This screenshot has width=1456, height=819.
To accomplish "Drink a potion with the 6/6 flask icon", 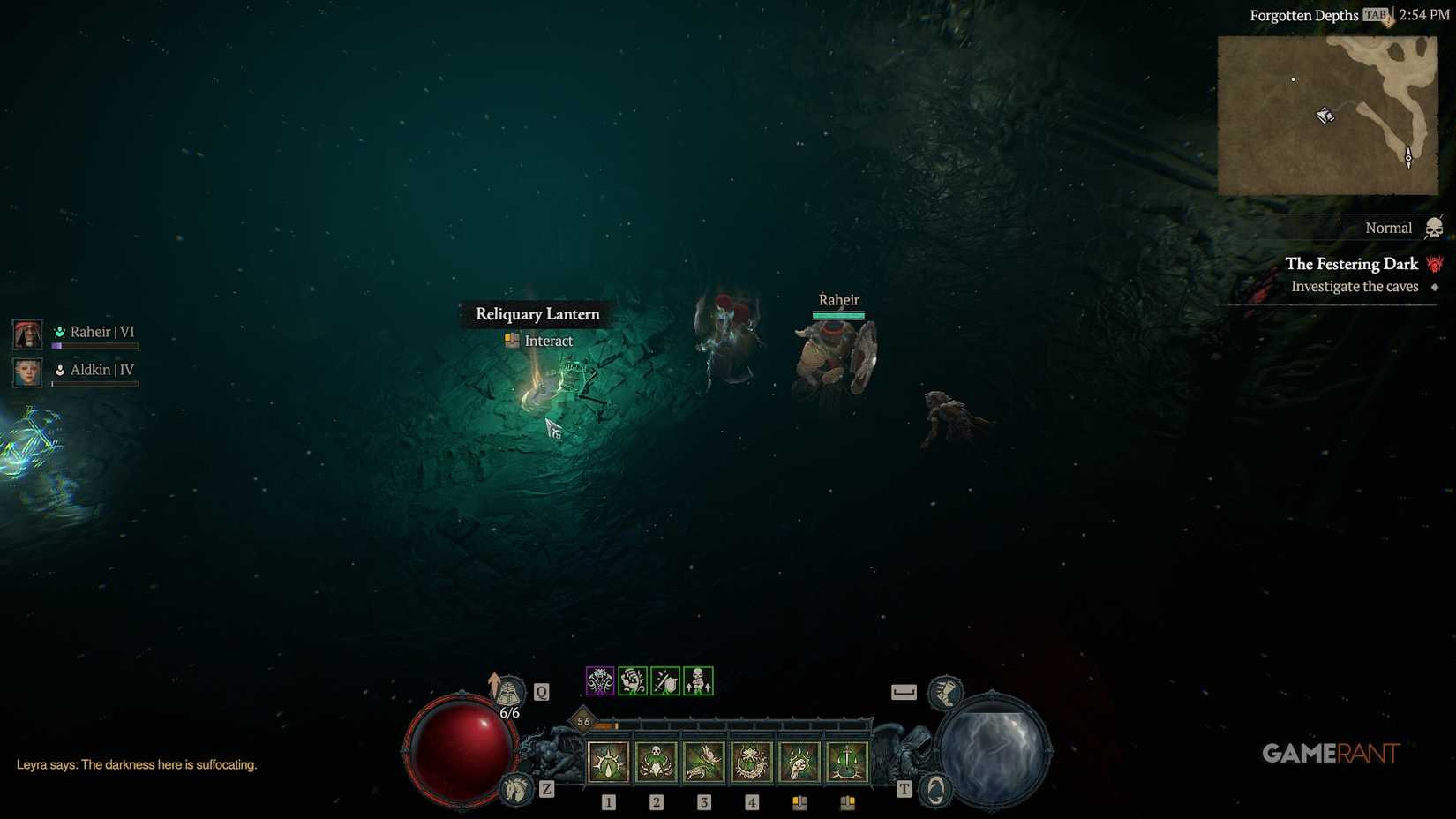I will pyautogui.click(x=507, y=693).
